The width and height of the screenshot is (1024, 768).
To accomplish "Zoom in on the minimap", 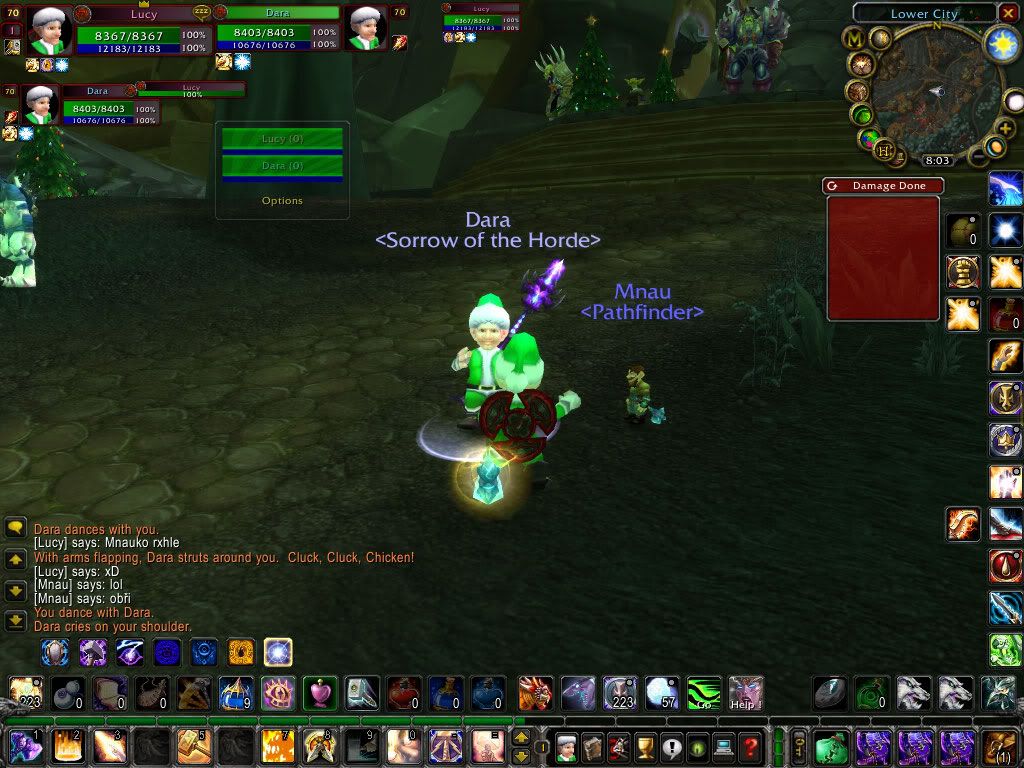I will coord(1003,129).
